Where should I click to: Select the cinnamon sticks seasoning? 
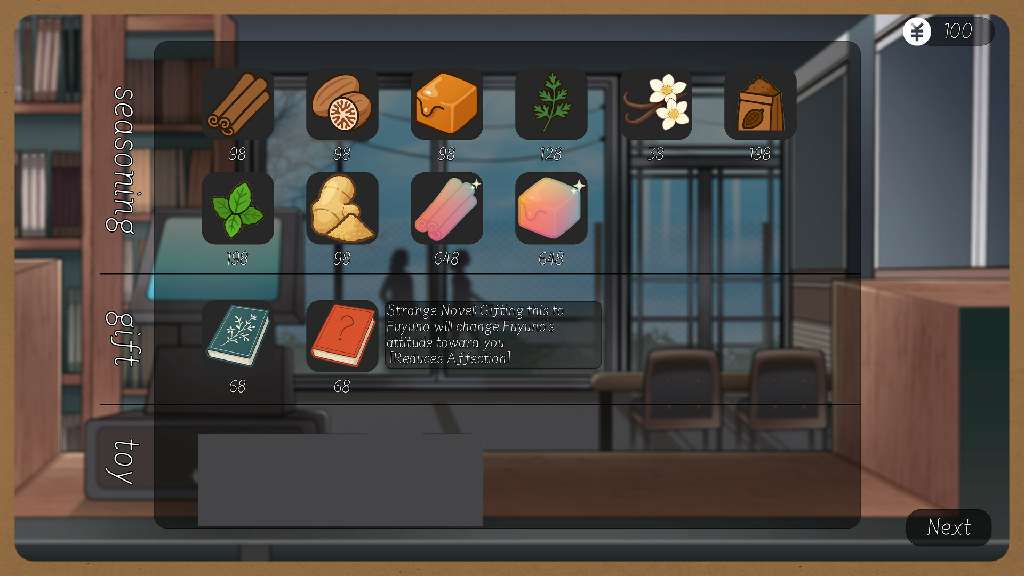coord(238,104)
